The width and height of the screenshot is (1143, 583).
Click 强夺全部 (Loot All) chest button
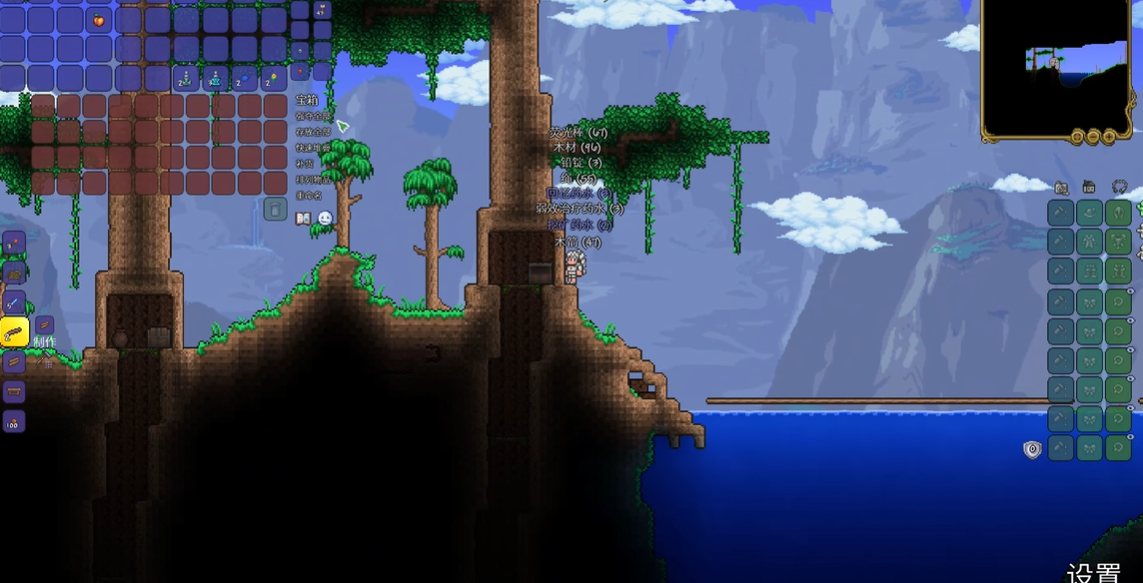tap(313, 116)
